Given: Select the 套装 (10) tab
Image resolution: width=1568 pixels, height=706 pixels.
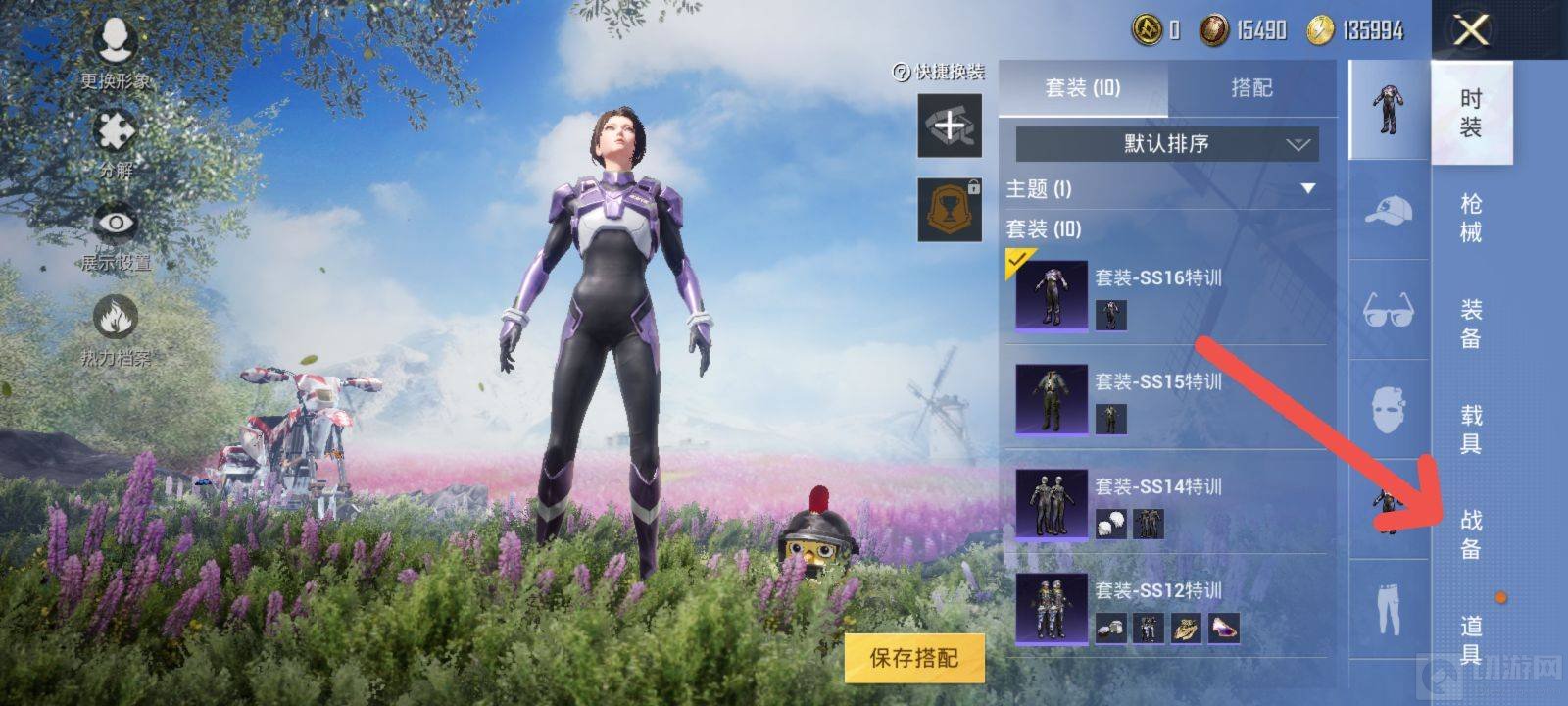Looking at the screenshot, I should [x=1083, y=88].
